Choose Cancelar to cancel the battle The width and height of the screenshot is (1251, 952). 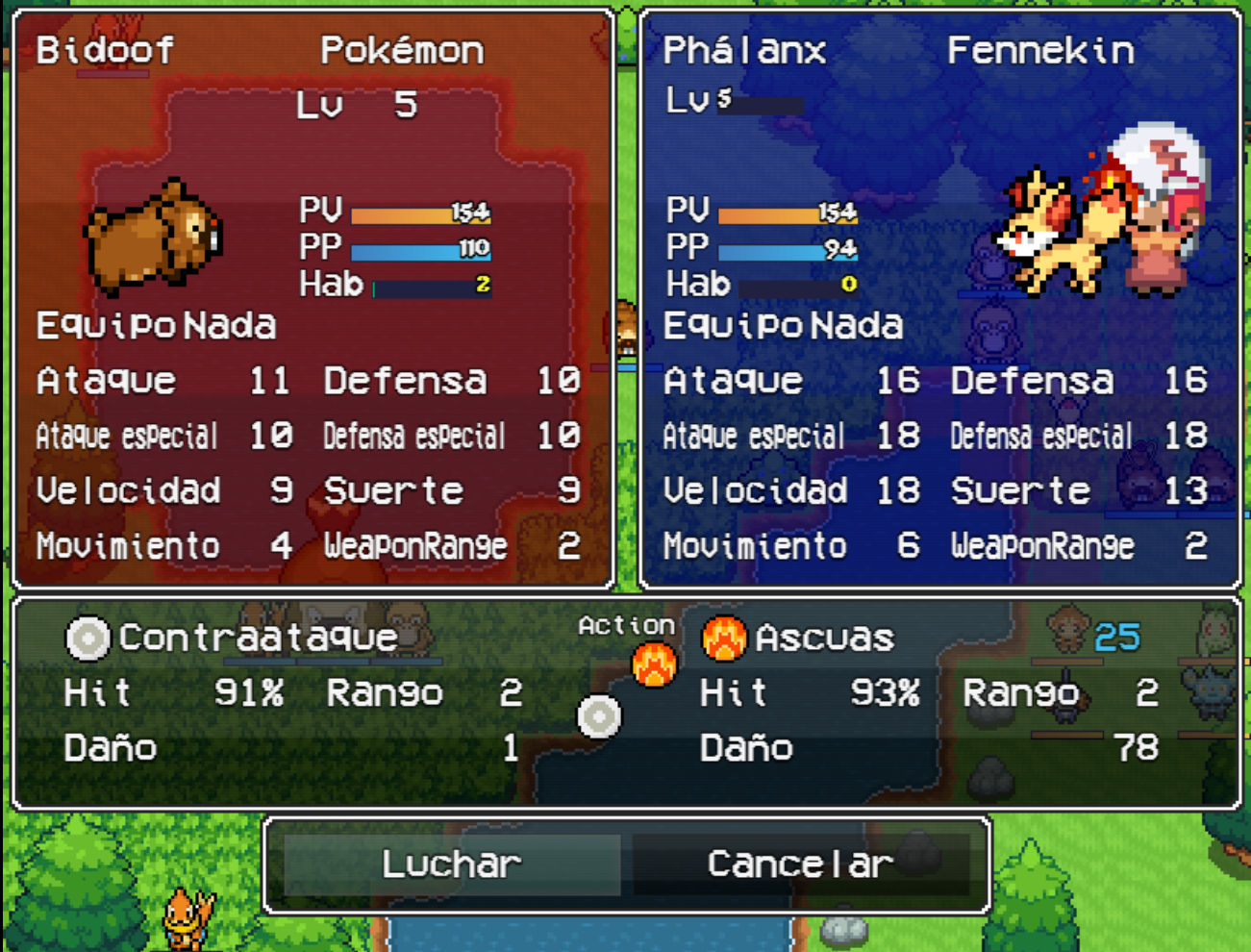click(x=800, y=864)
